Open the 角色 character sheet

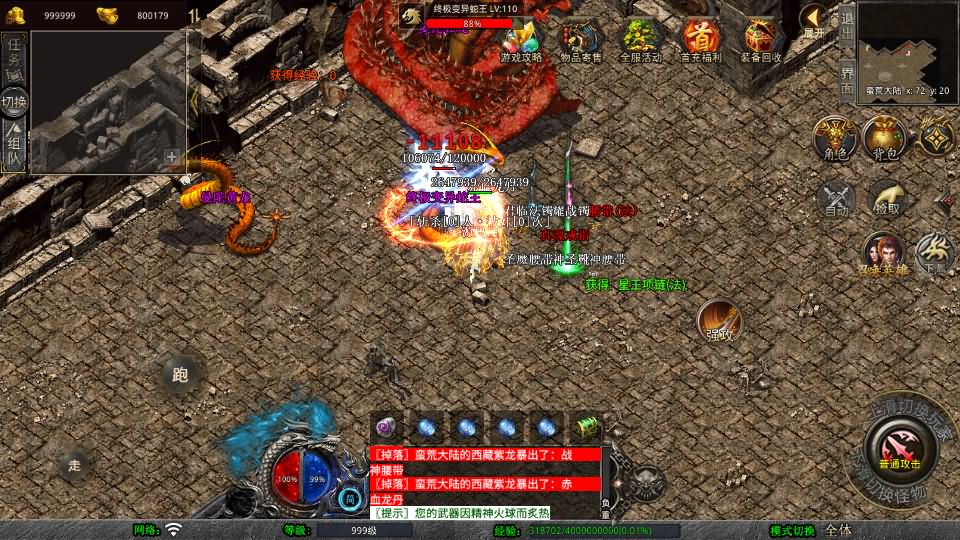tap(836, 138)
